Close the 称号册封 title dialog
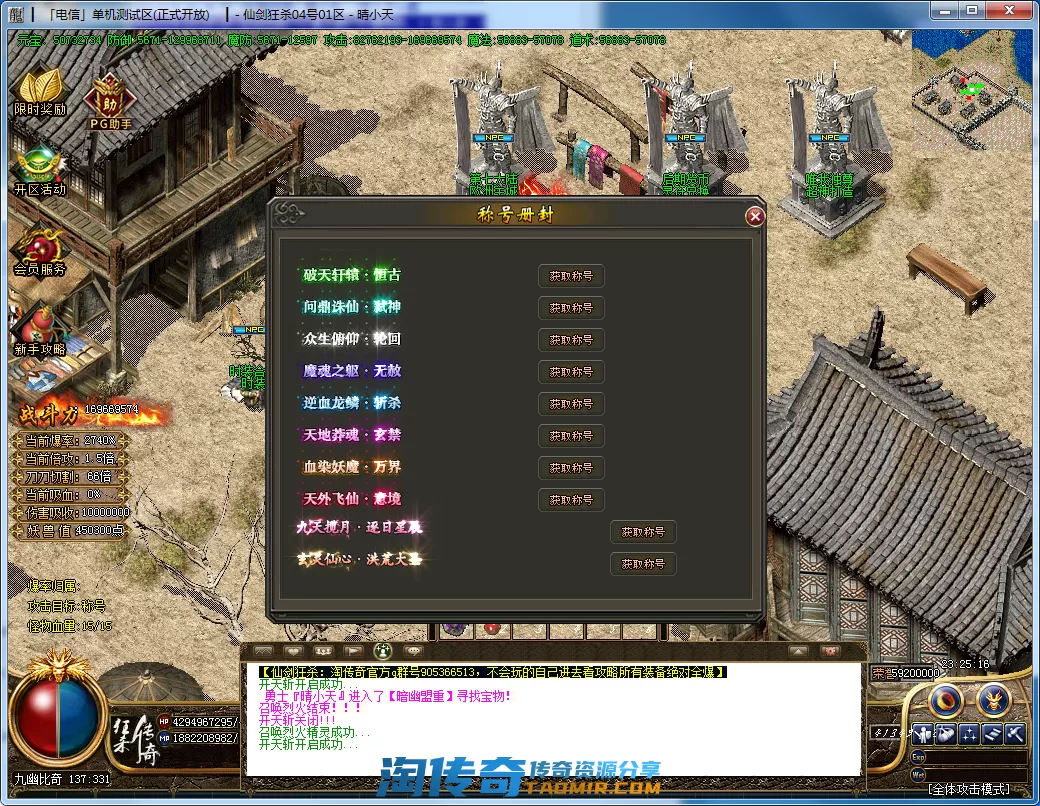 [755, 216]
